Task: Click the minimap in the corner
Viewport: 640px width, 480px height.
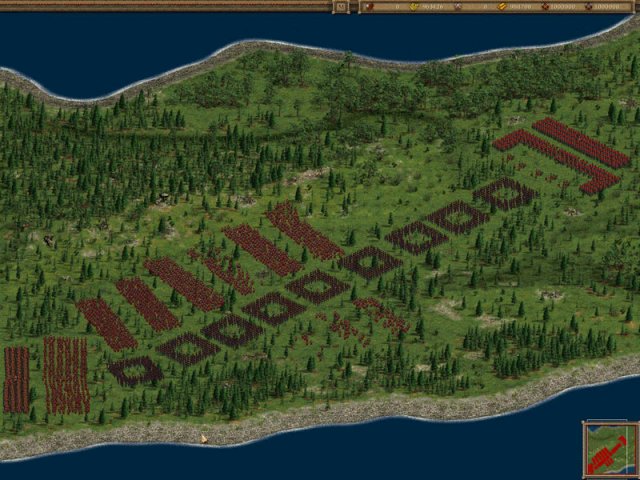Action: coord(609,449)
